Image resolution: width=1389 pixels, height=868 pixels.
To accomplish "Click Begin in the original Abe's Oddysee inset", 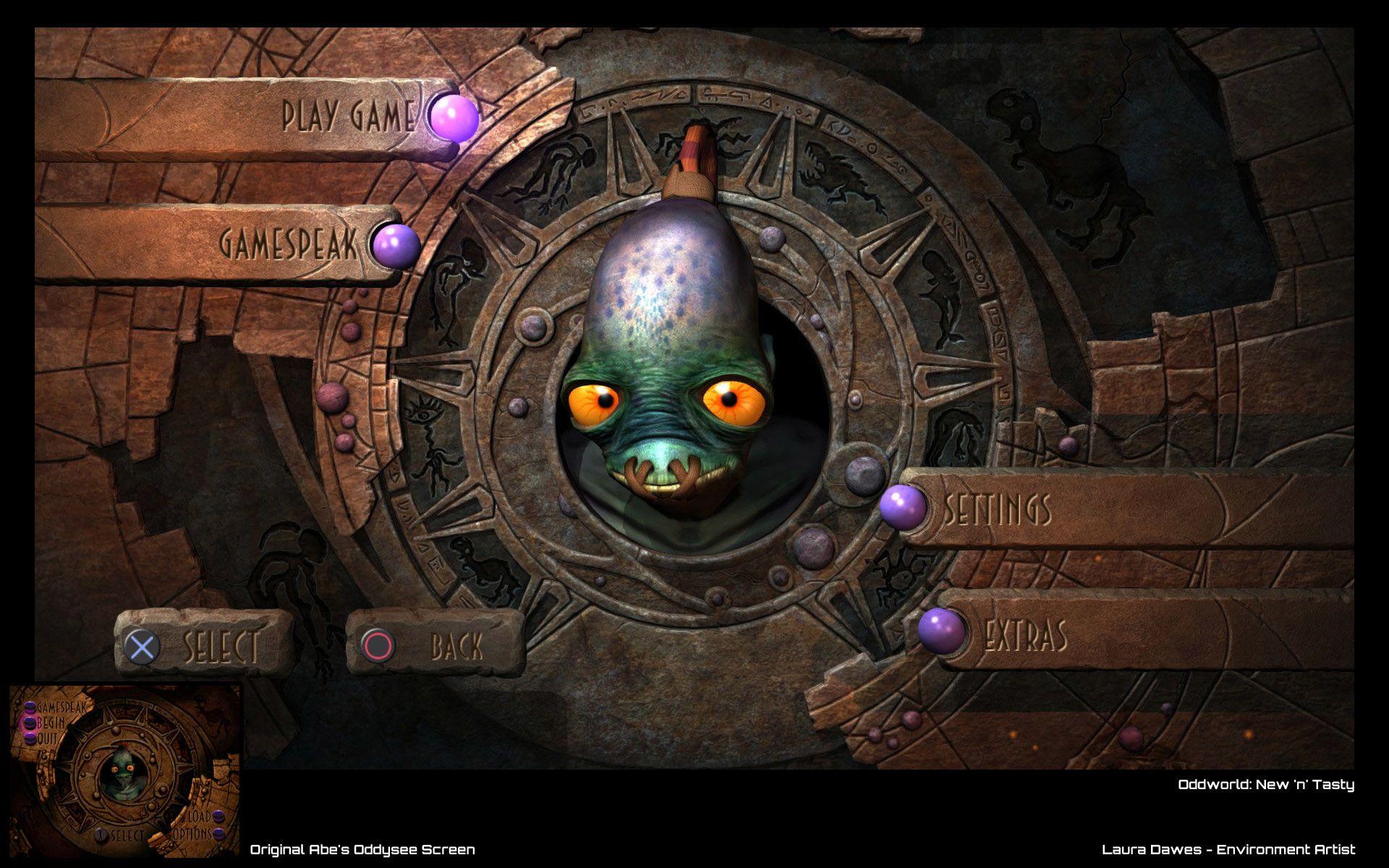I will coord(51,723).
